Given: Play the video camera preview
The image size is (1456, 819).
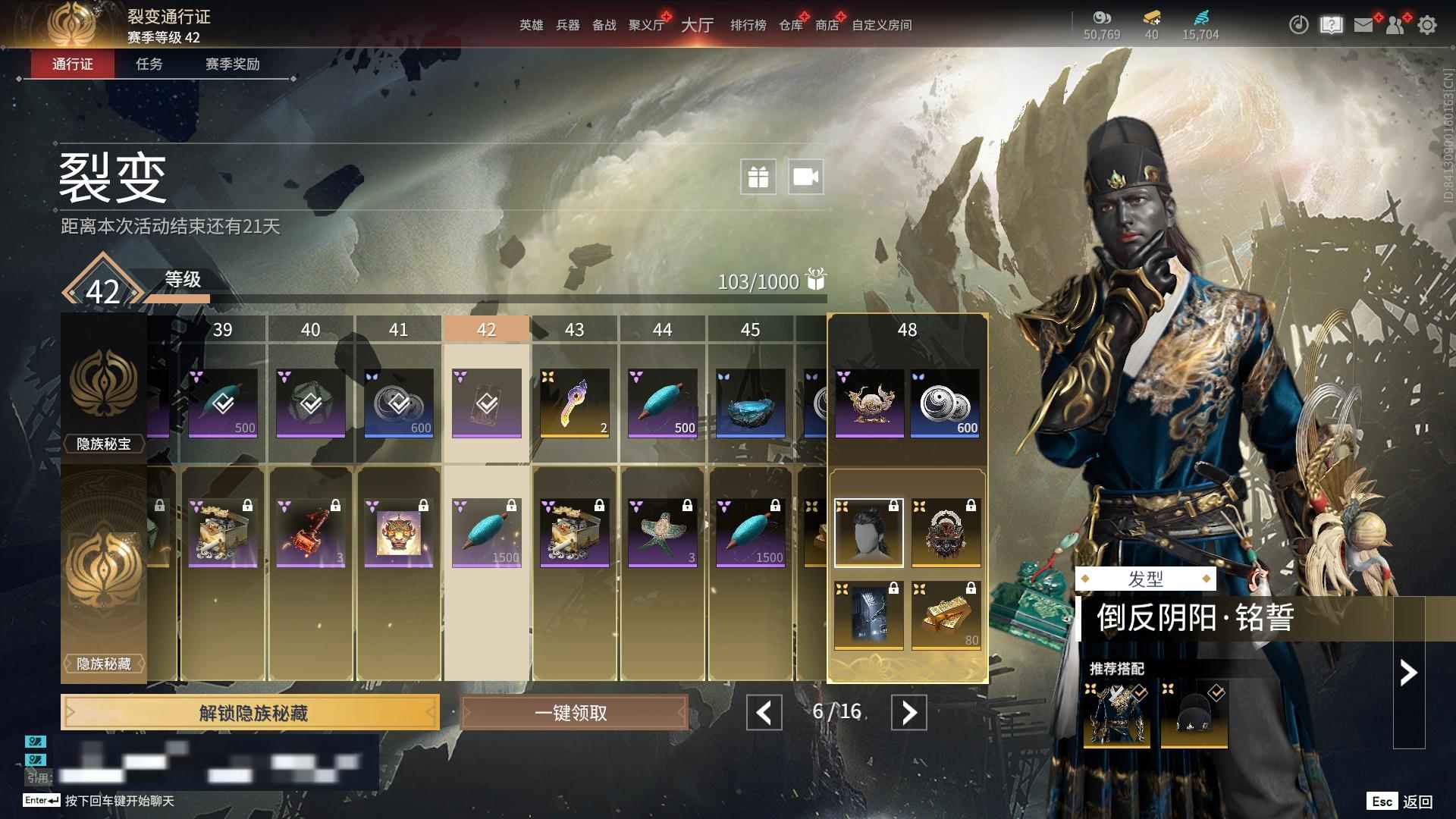Looking at the screenshot, I should coord(805,177).
